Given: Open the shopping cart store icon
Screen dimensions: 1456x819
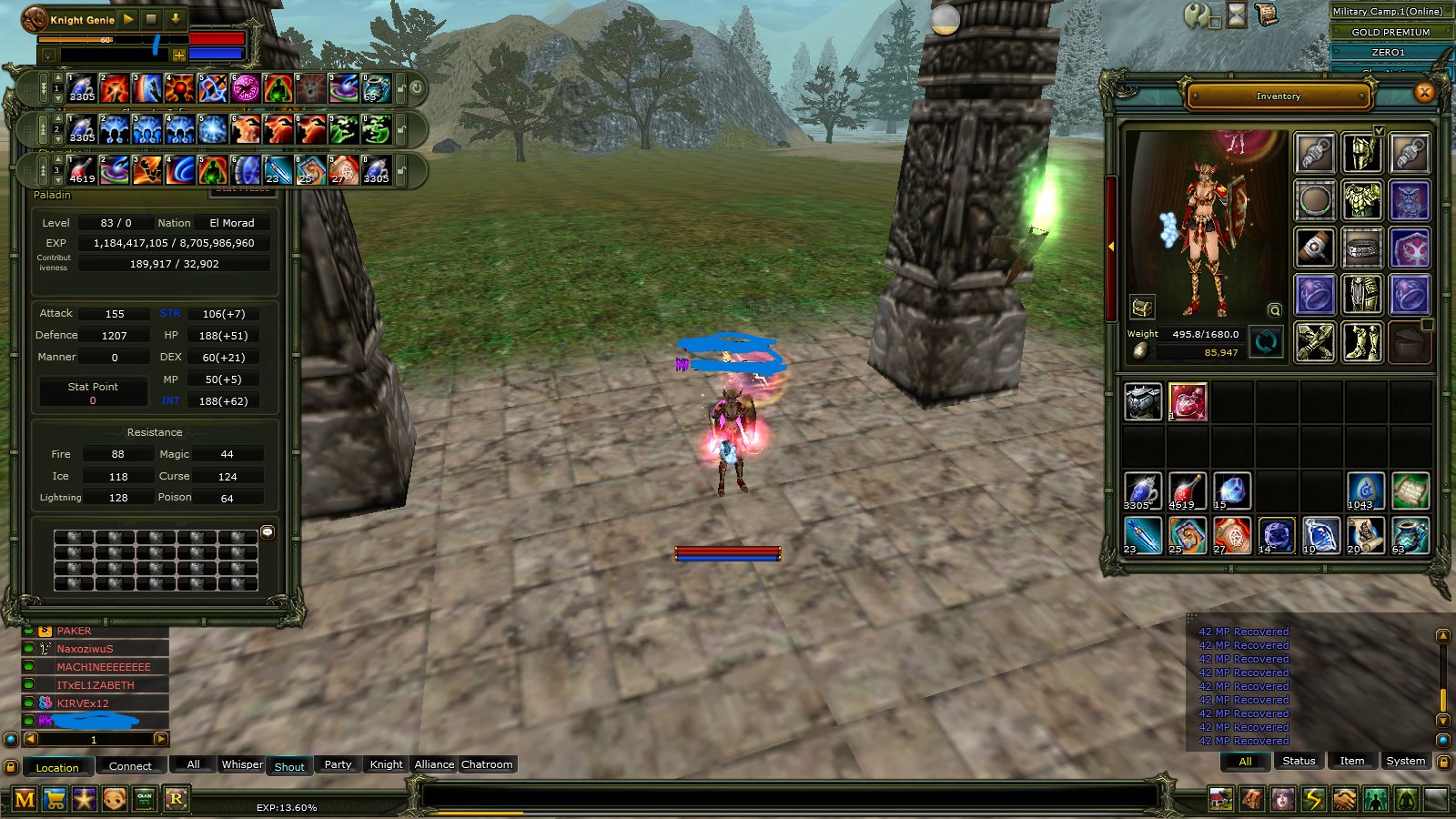Looking at the screenshot, I should tap(55, 800).
